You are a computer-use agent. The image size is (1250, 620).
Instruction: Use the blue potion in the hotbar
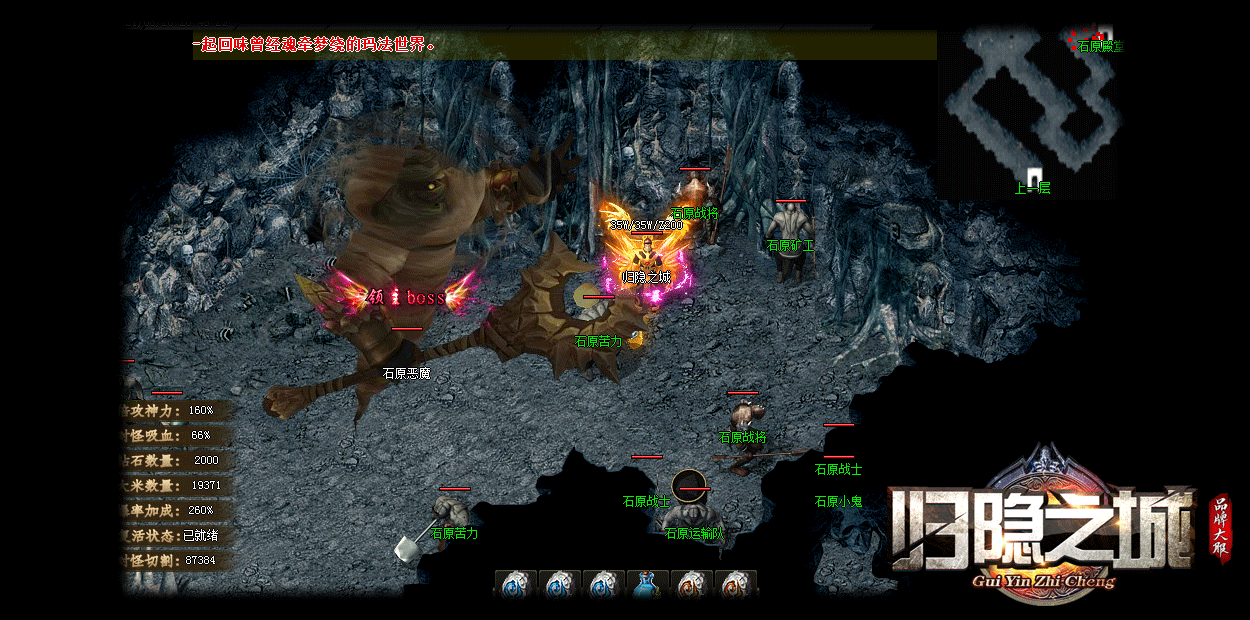coord(647,584)
